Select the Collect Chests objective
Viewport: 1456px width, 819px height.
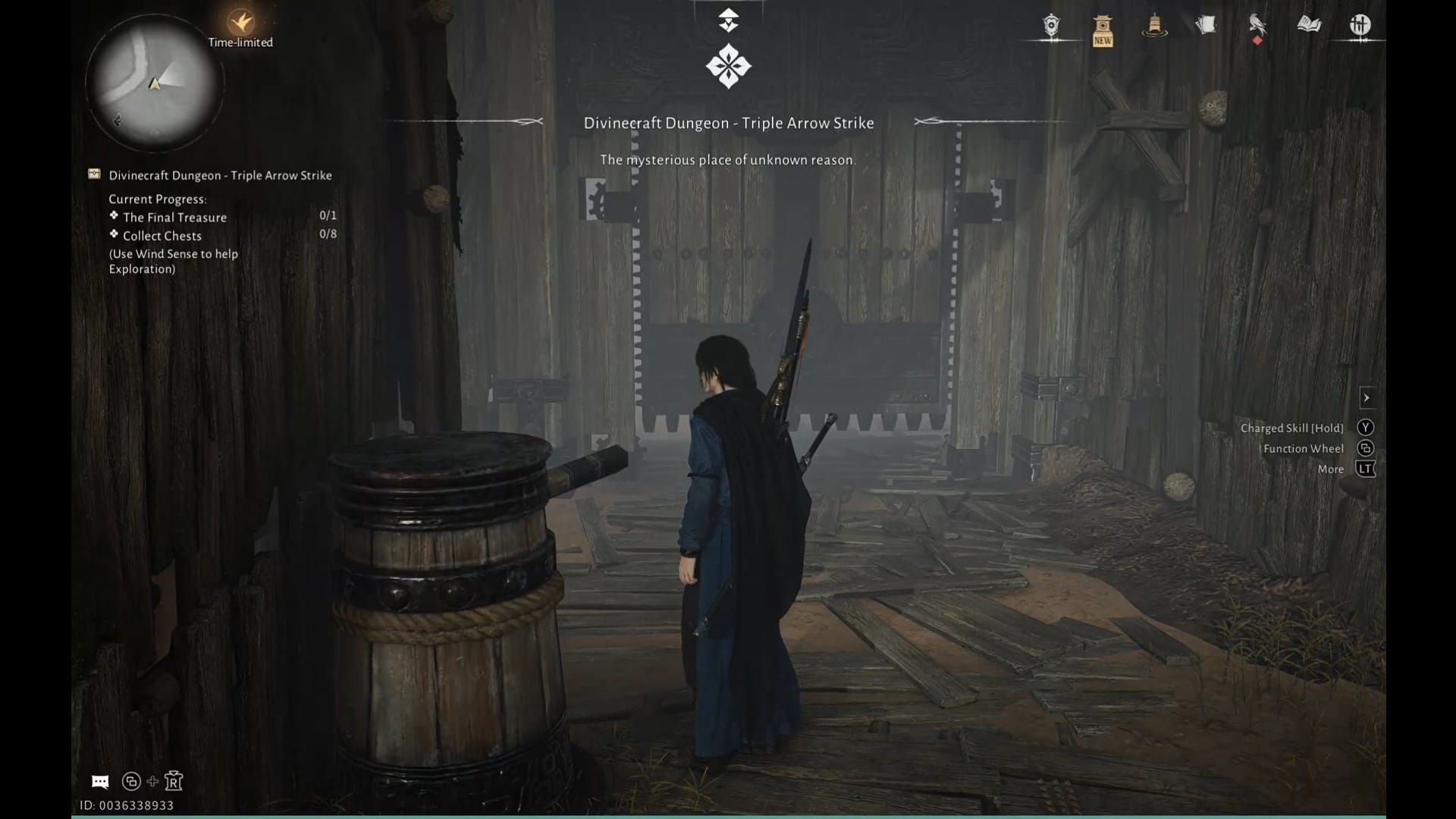point(162,236)
